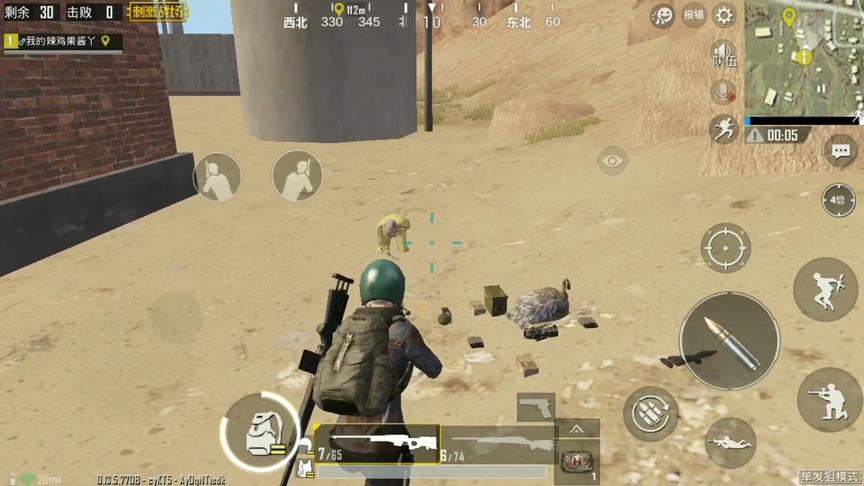This screenshot has width=864, height=486.
Task: Activate the auto-sprint running icon
Action: click(722, 128)
